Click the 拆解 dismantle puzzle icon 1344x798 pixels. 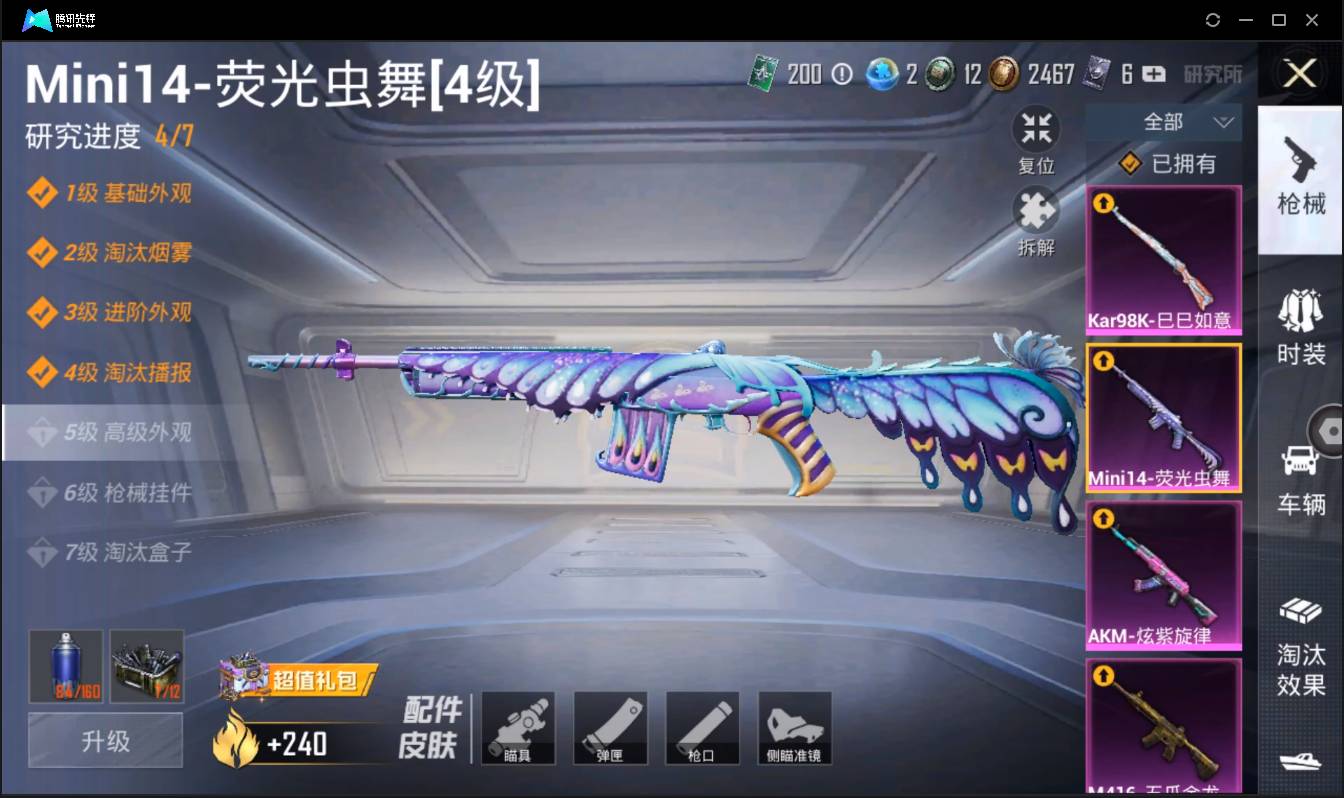click(1036, 210)
